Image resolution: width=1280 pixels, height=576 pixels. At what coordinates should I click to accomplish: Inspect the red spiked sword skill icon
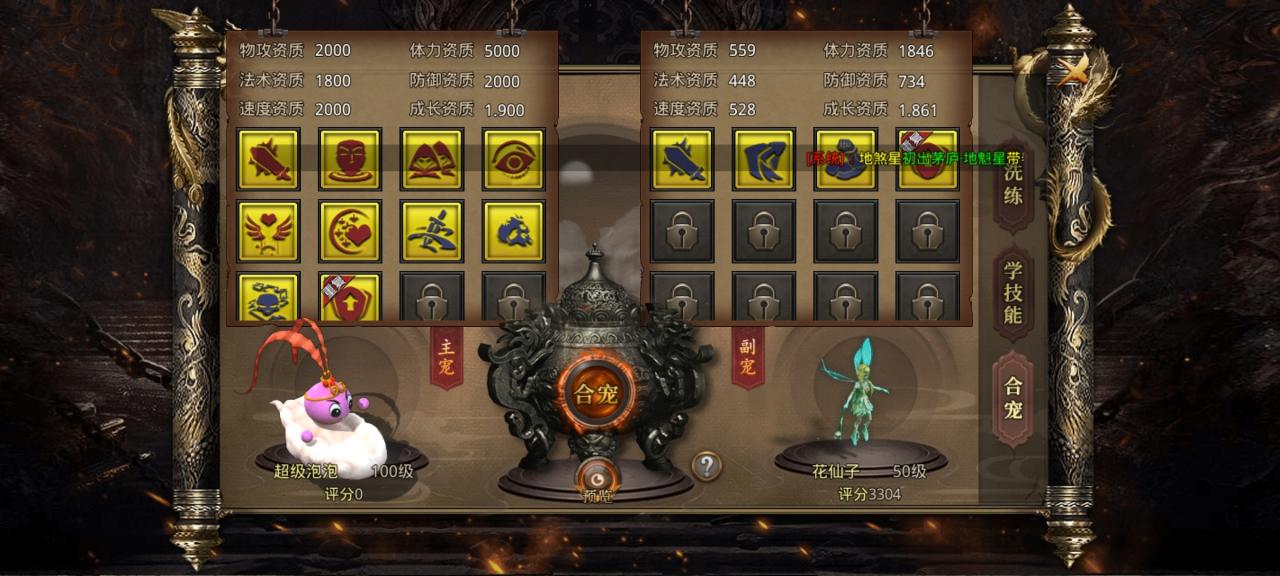pyautogui.click(x=269, y=159)
